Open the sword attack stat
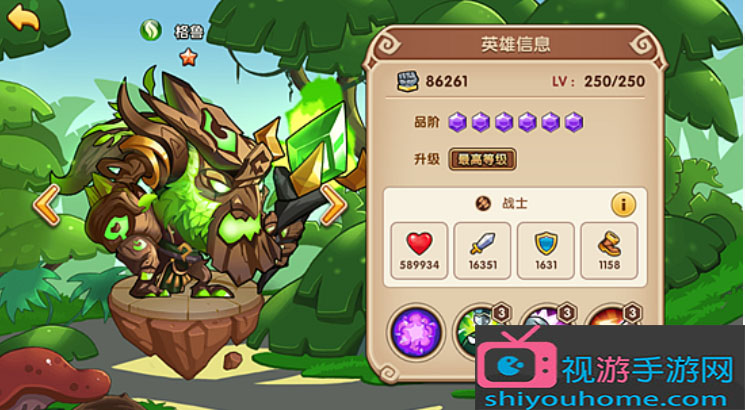Viewport: 745px width, 410px height. pos(482,250)
